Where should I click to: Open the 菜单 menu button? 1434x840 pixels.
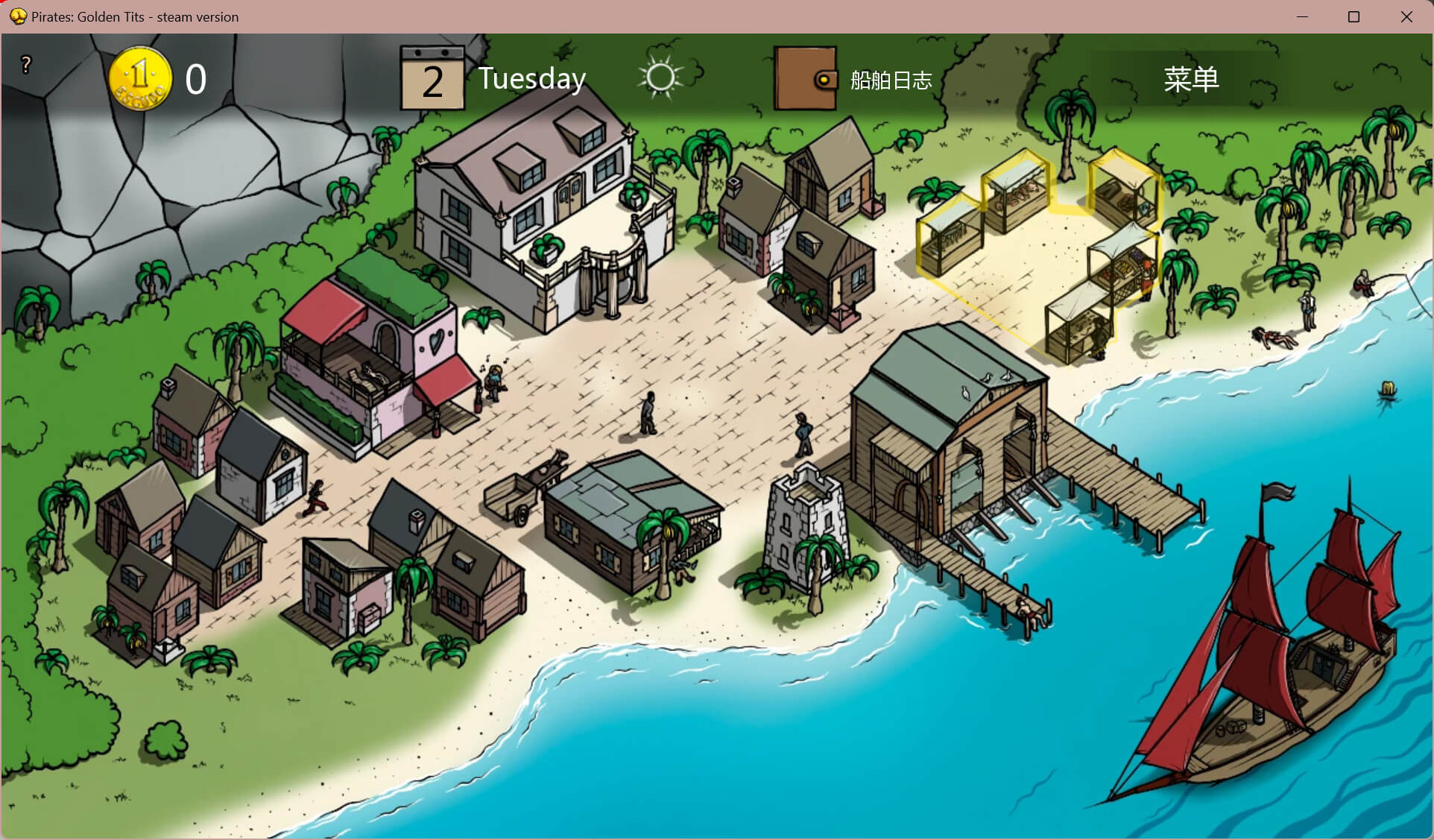point(1190,79)
